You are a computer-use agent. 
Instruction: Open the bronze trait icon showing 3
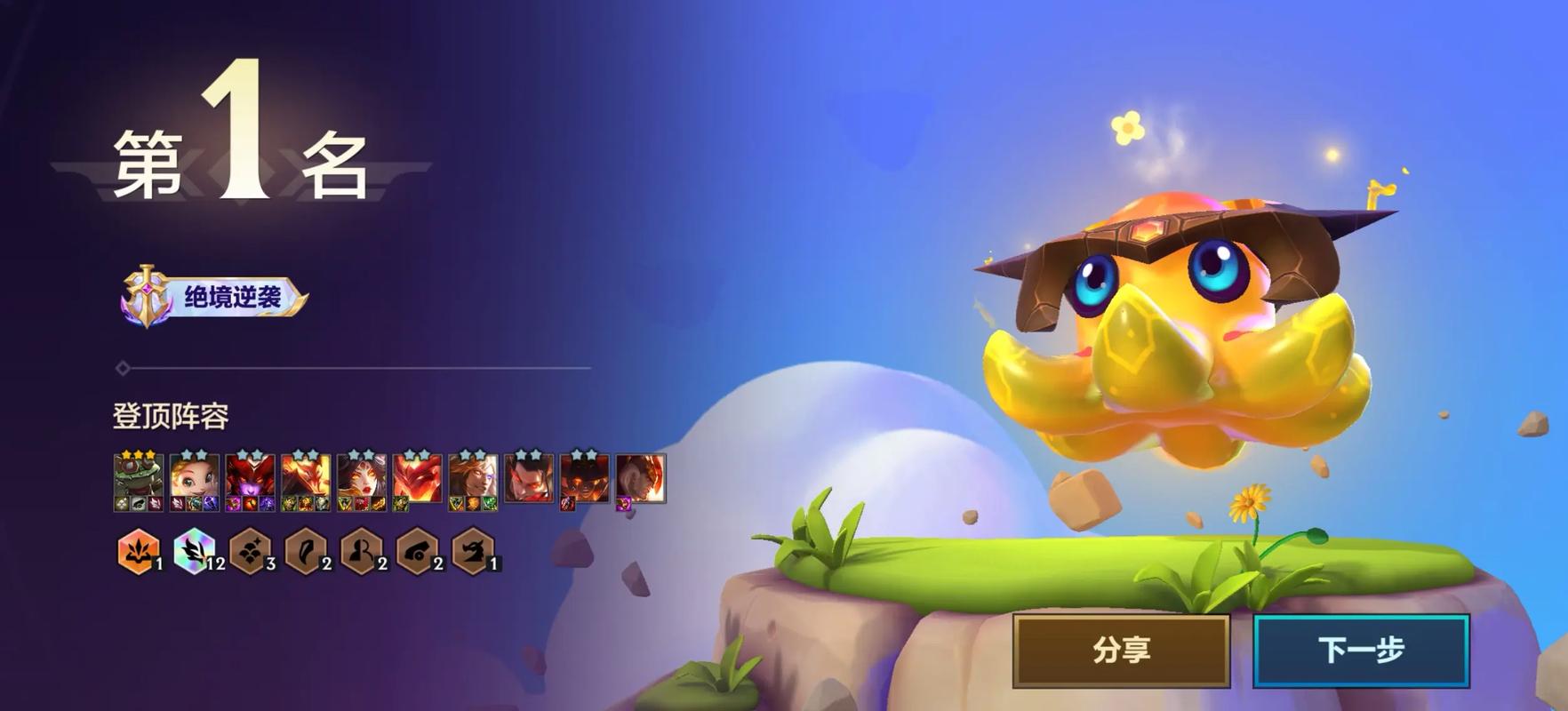[x=251, y=551]
